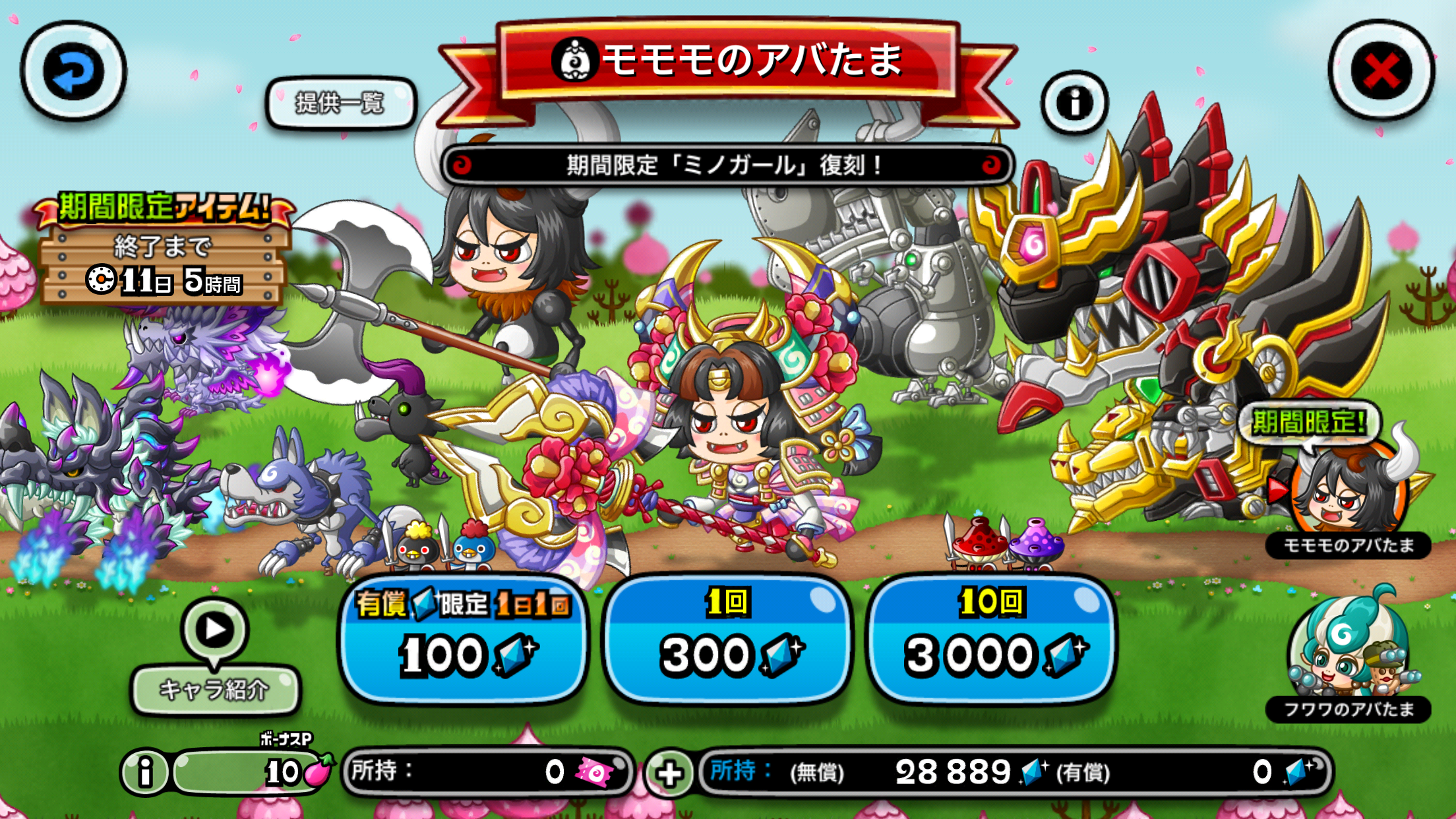This screenshot has width=1456, height=819.
Task: Pull the 100-gem paid daily limited draw
Action: pyautogui.click(x=464, y=638)
